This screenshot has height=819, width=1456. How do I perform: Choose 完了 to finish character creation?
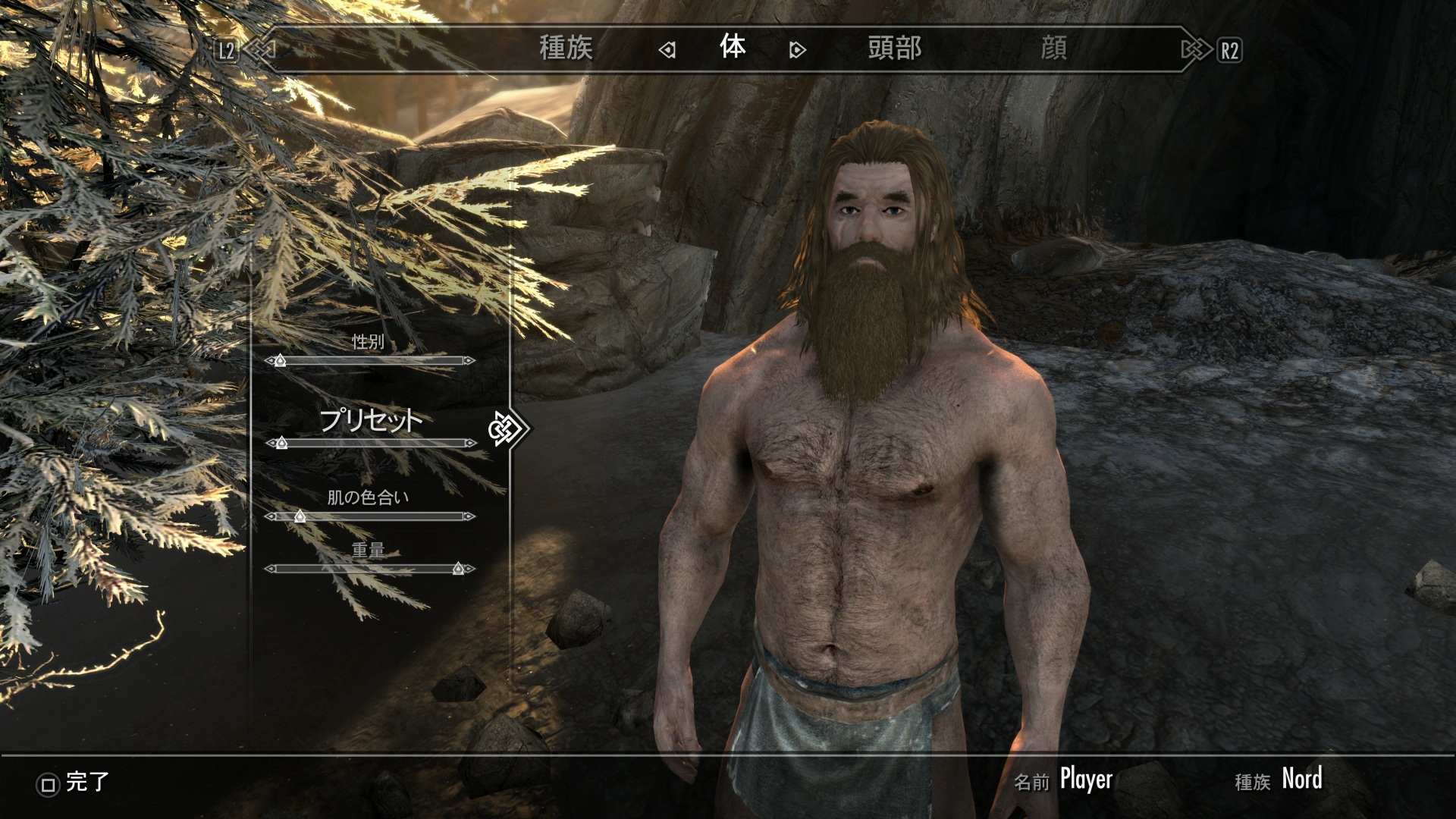click(74, 783)
